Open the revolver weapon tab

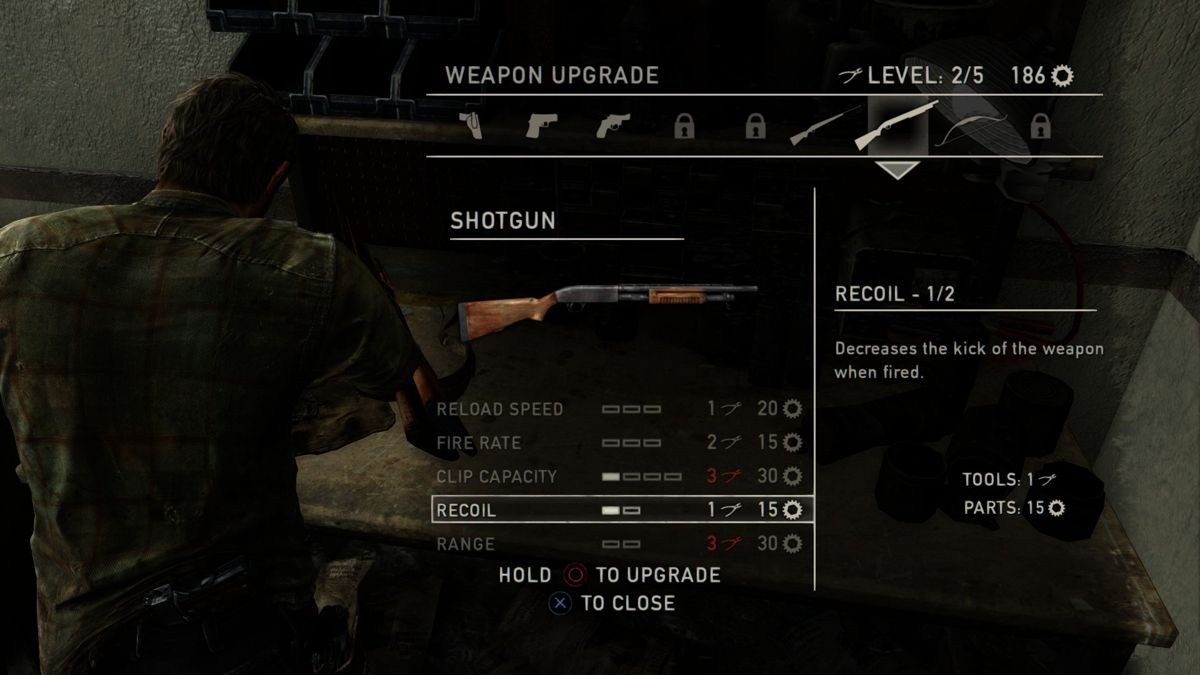pyautogui.click(x=612, y=126)
